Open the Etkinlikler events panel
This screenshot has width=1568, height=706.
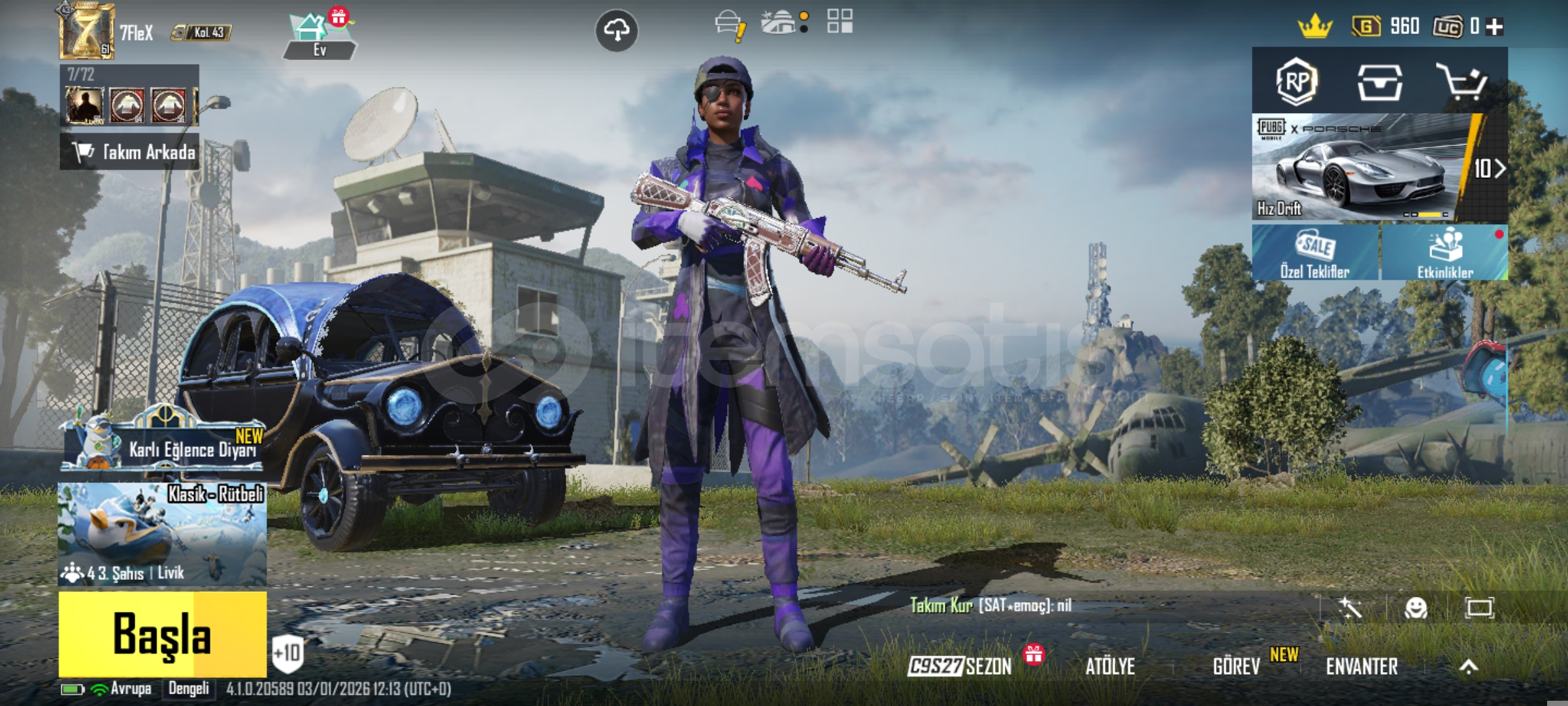[1445, 253]
